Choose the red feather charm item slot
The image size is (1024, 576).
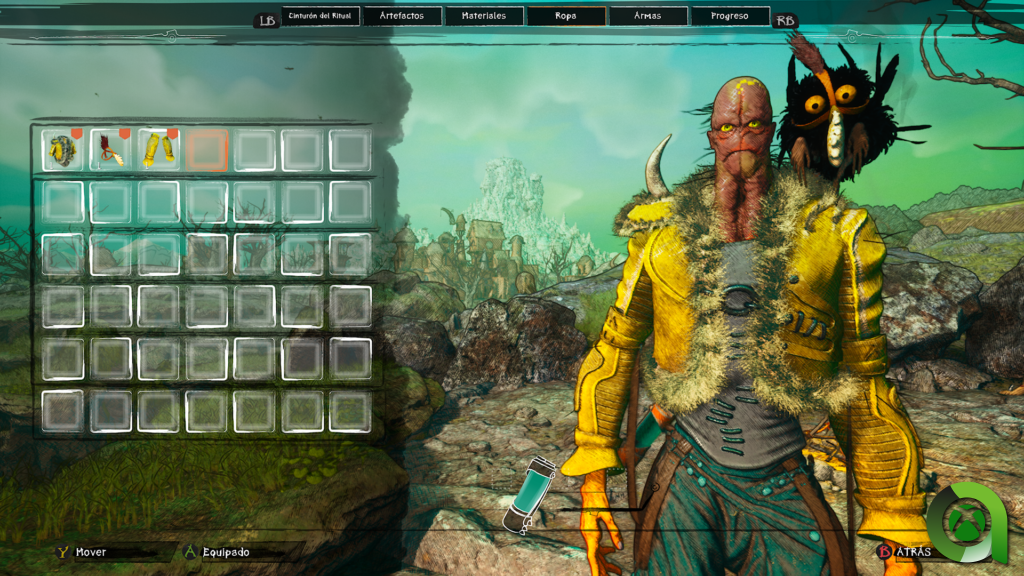pyautogui.click(x=110, y=150)
